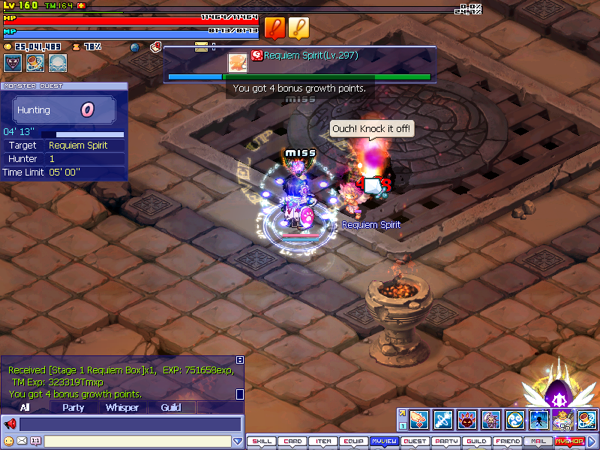
Task: Open the Guild window
Action: 477,441
